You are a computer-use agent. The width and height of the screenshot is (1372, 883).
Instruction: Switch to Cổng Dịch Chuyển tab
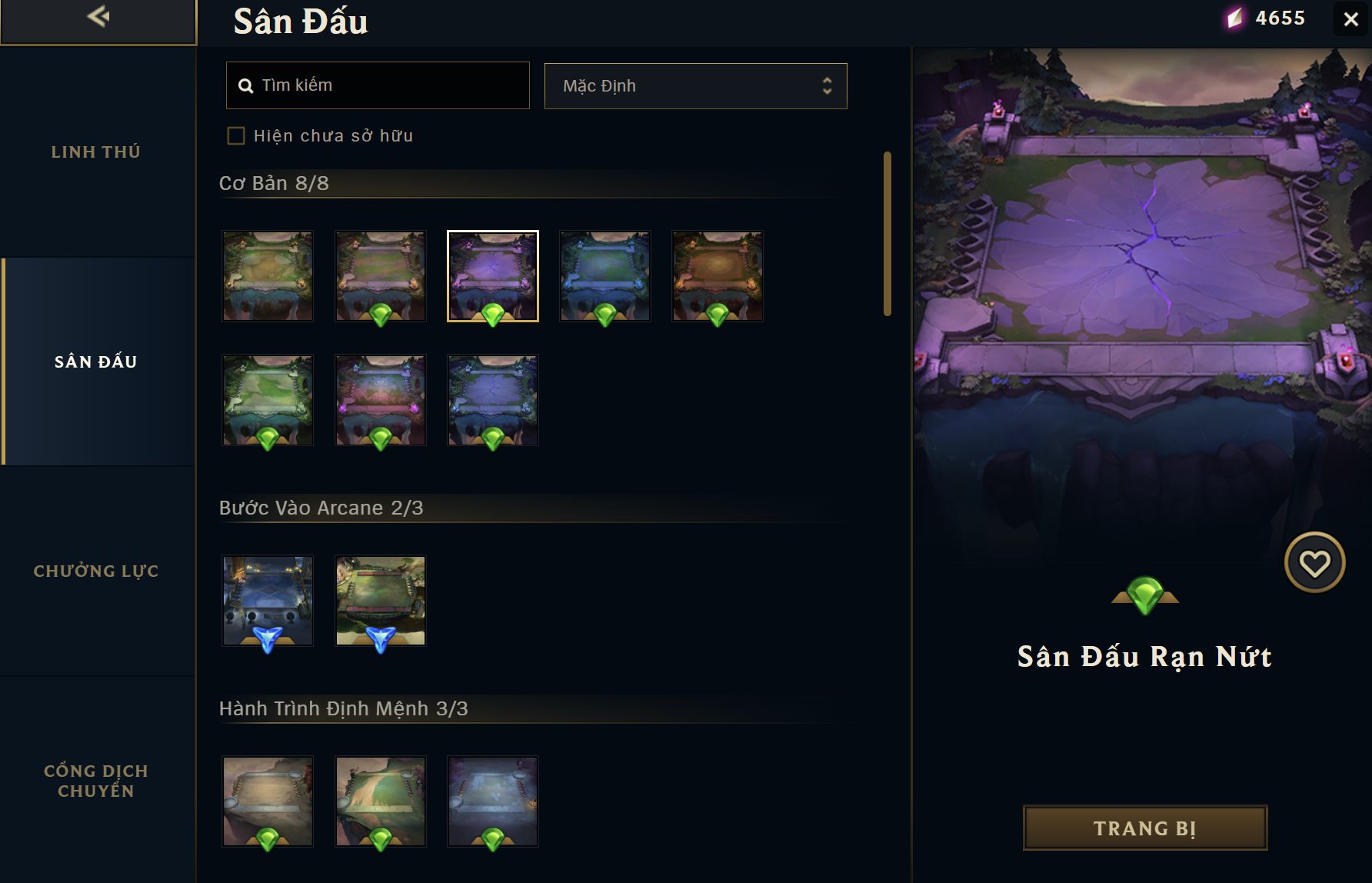point(96,781)
